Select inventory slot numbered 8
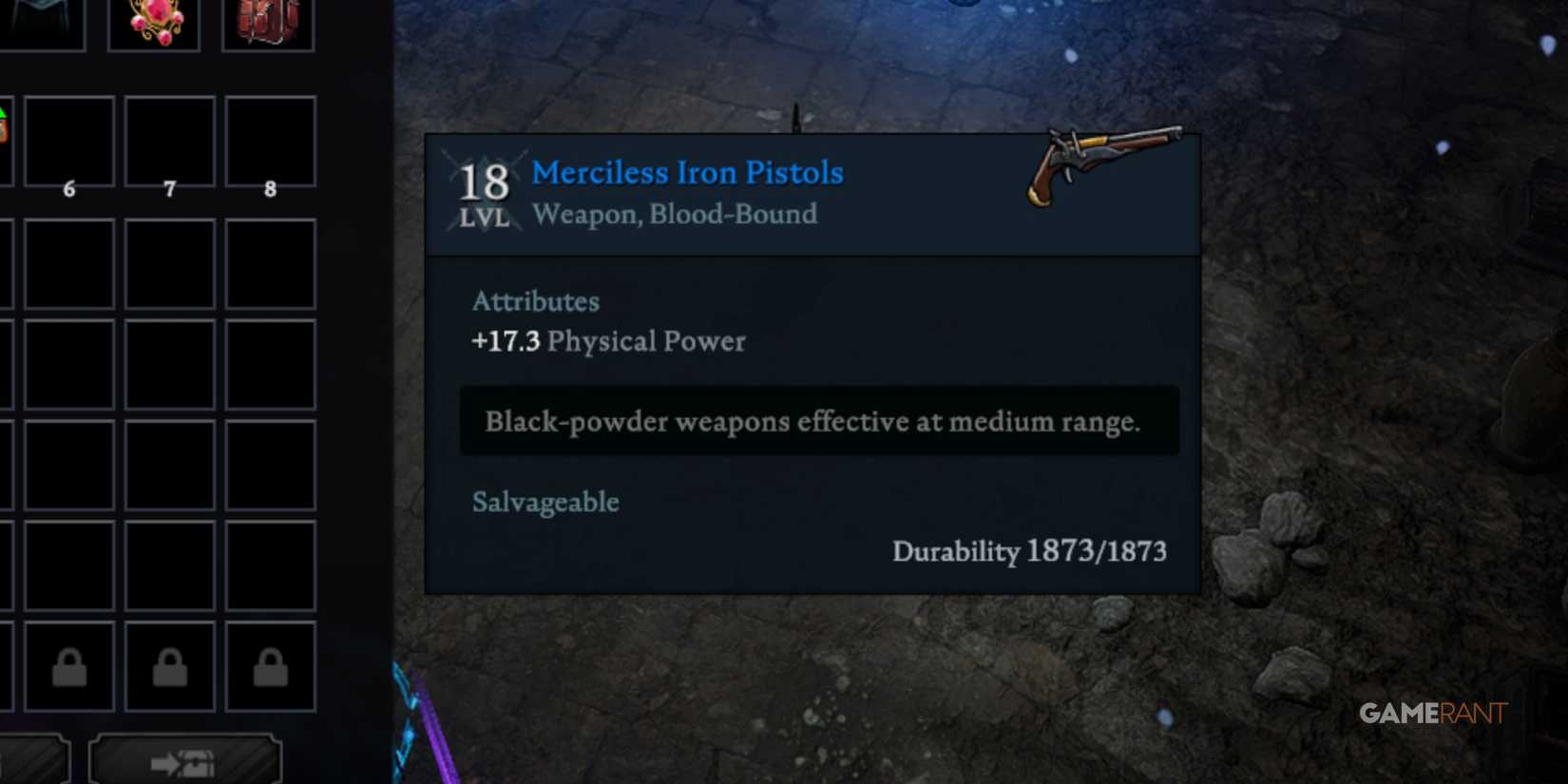This screenshot has width=1568, height=784. tap(270, 143)
